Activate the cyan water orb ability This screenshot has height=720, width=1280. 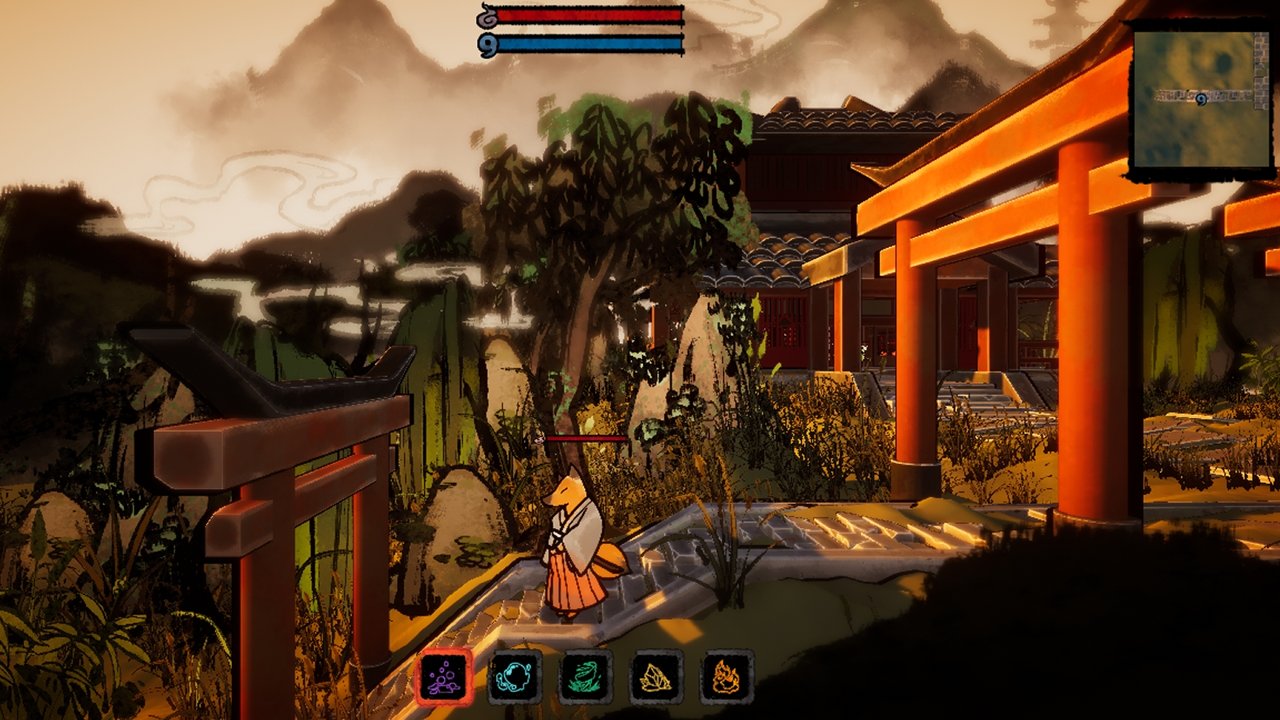pos(515,677)
